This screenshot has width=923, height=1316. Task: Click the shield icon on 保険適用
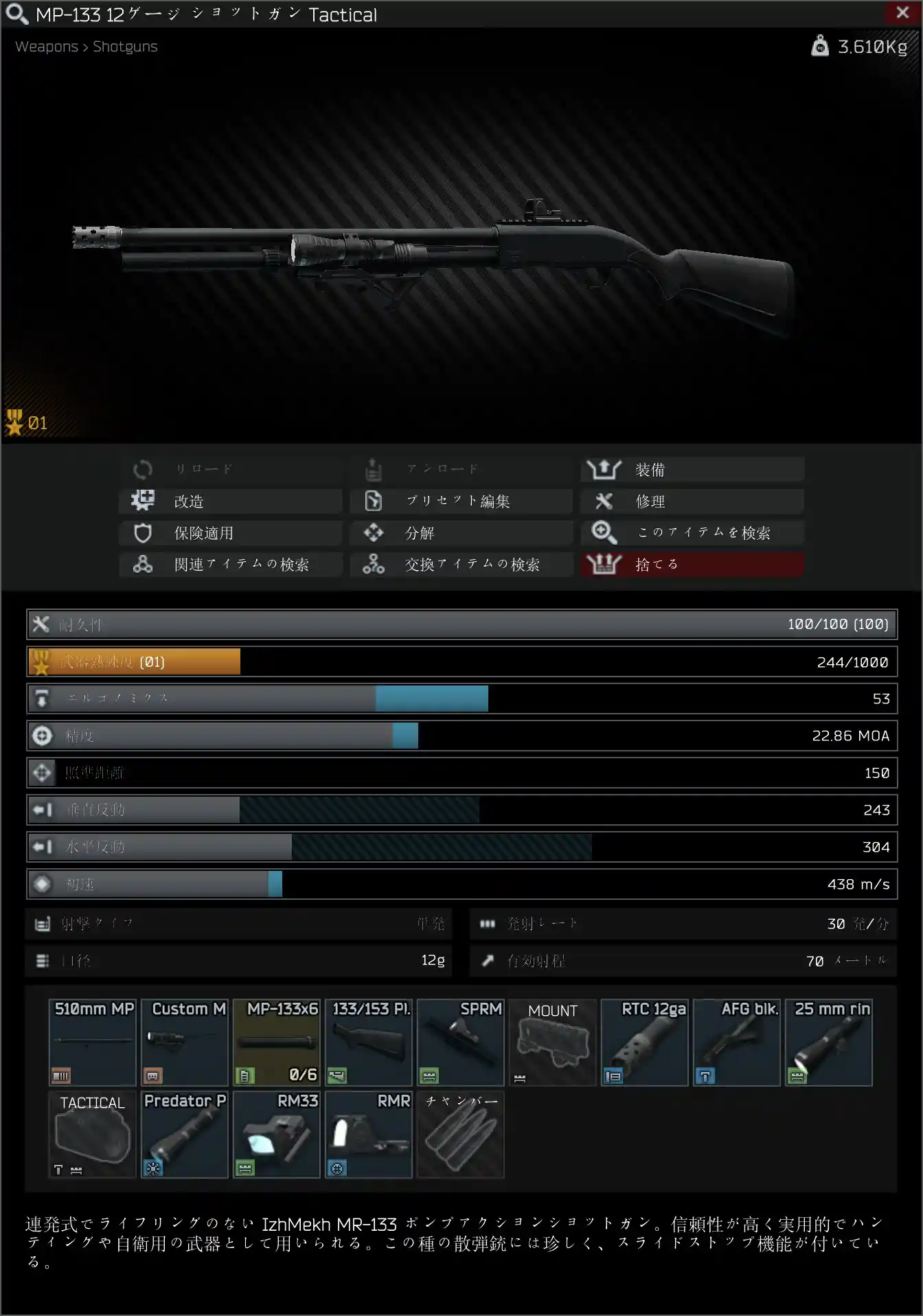point(142,532)
